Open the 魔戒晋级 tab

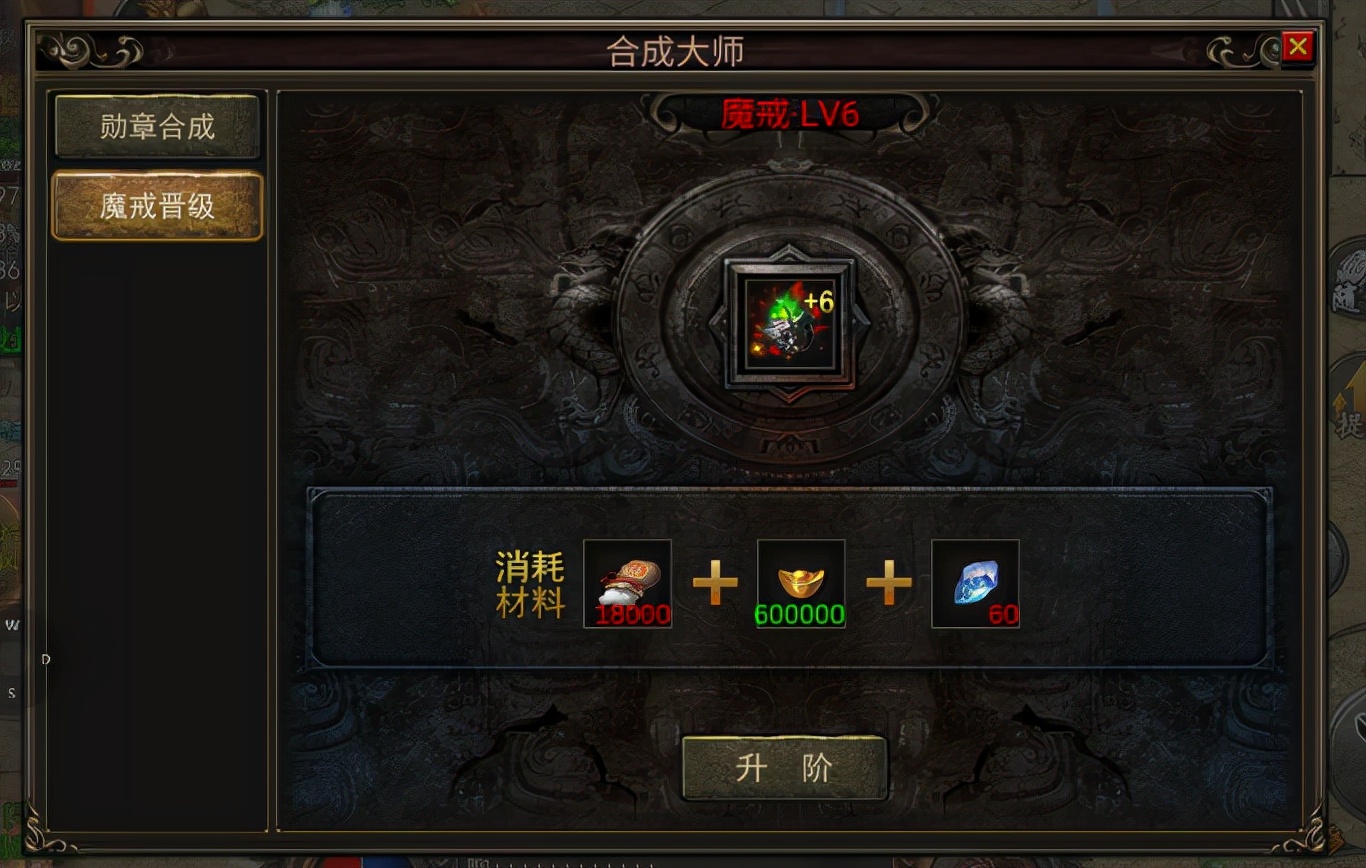coord(157,205)
